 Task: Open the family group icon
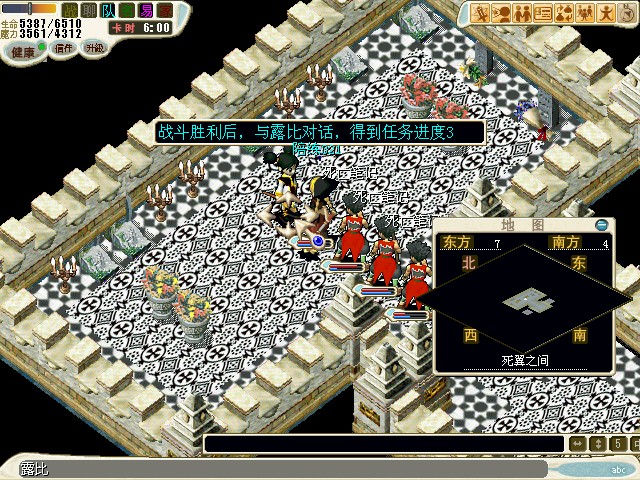(583, 13)
